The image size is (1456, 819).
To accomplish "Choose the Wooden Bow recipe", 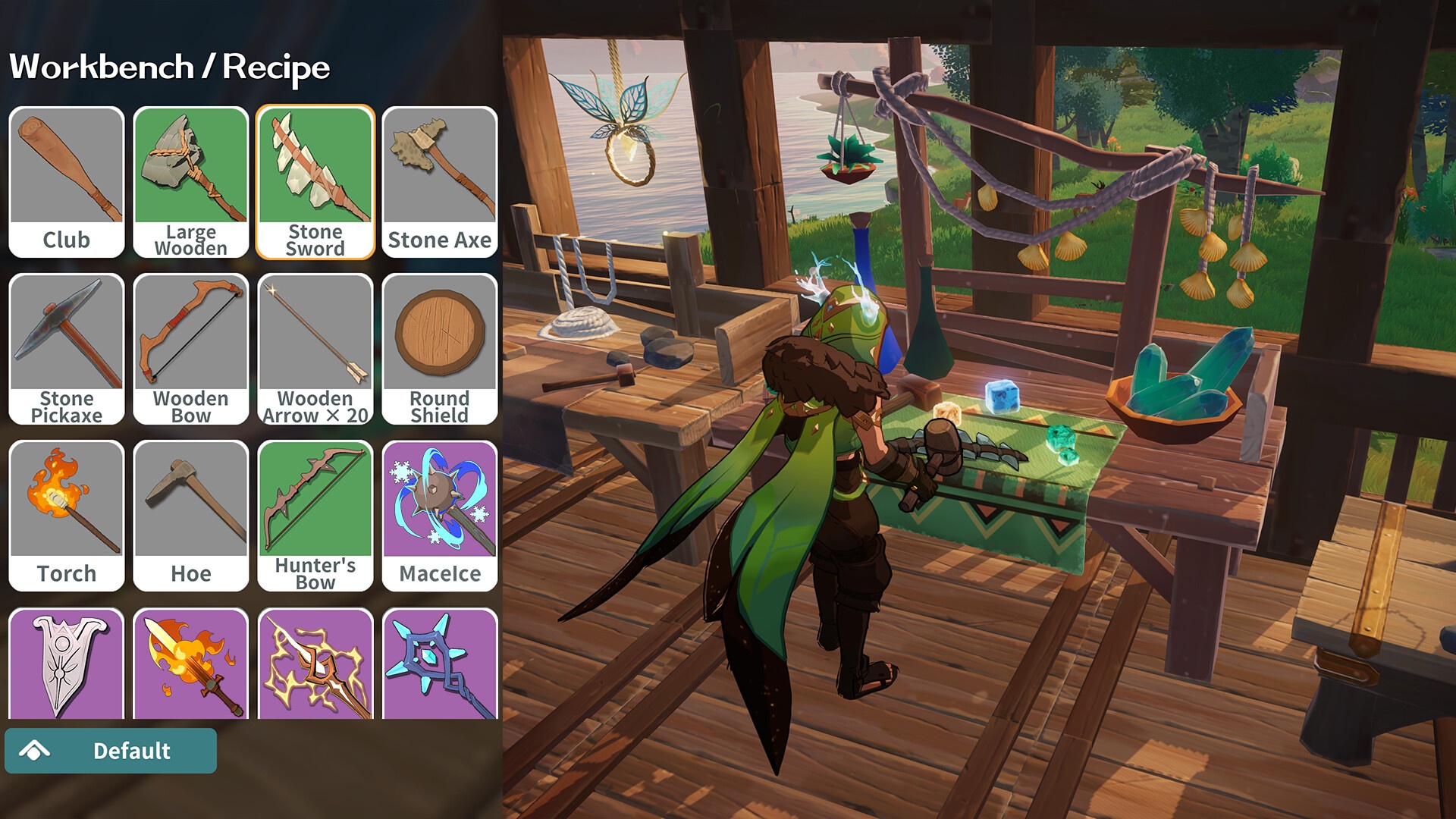I will click(191, 349).
